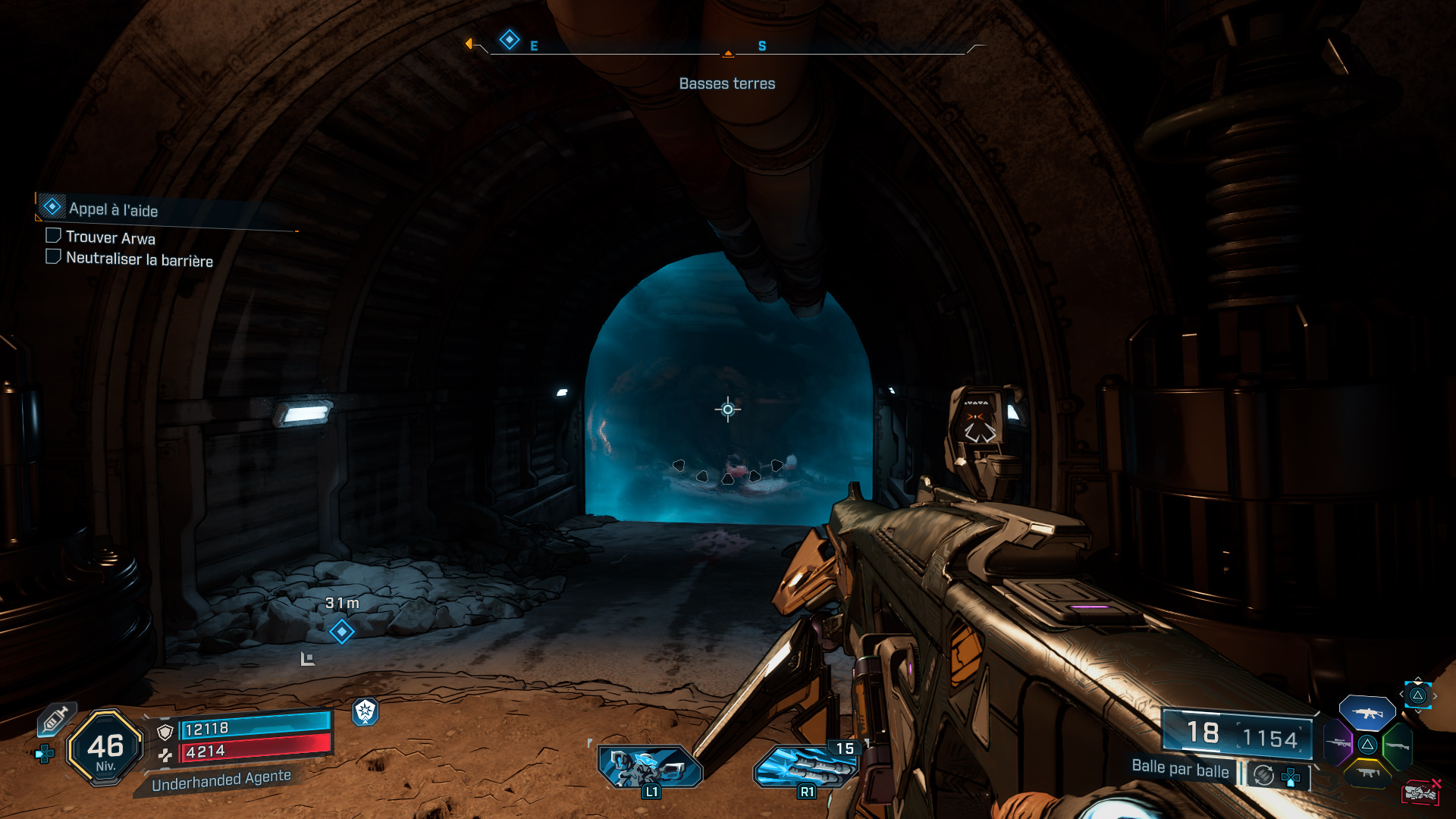Select the "Appel à l'aide" quest tracker
The height and width of the screenshot is (819, 1456).
(112, 209)
